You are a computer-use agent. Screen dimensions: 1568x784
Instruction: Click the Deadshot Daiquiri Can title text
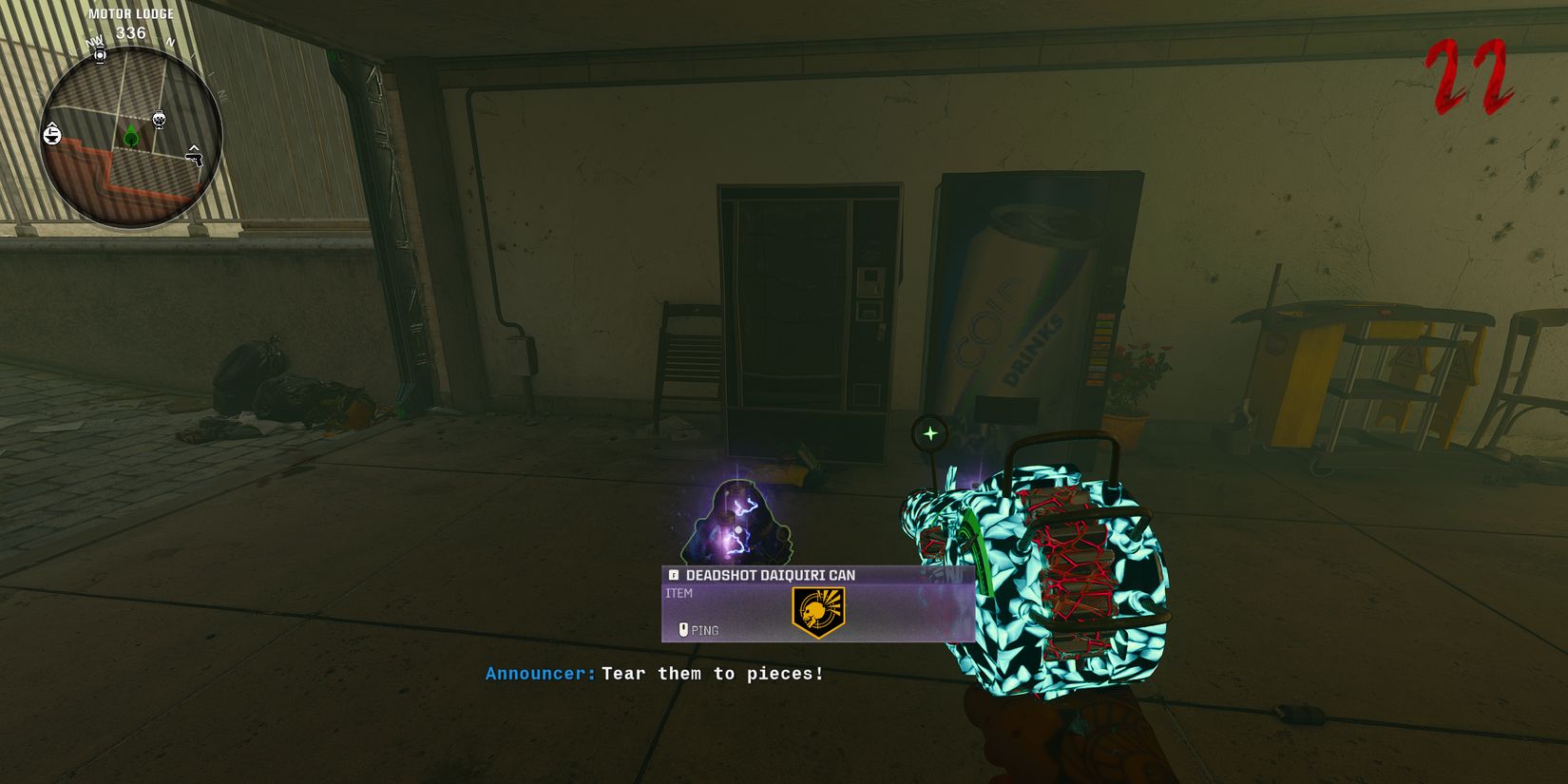point(770,575)
